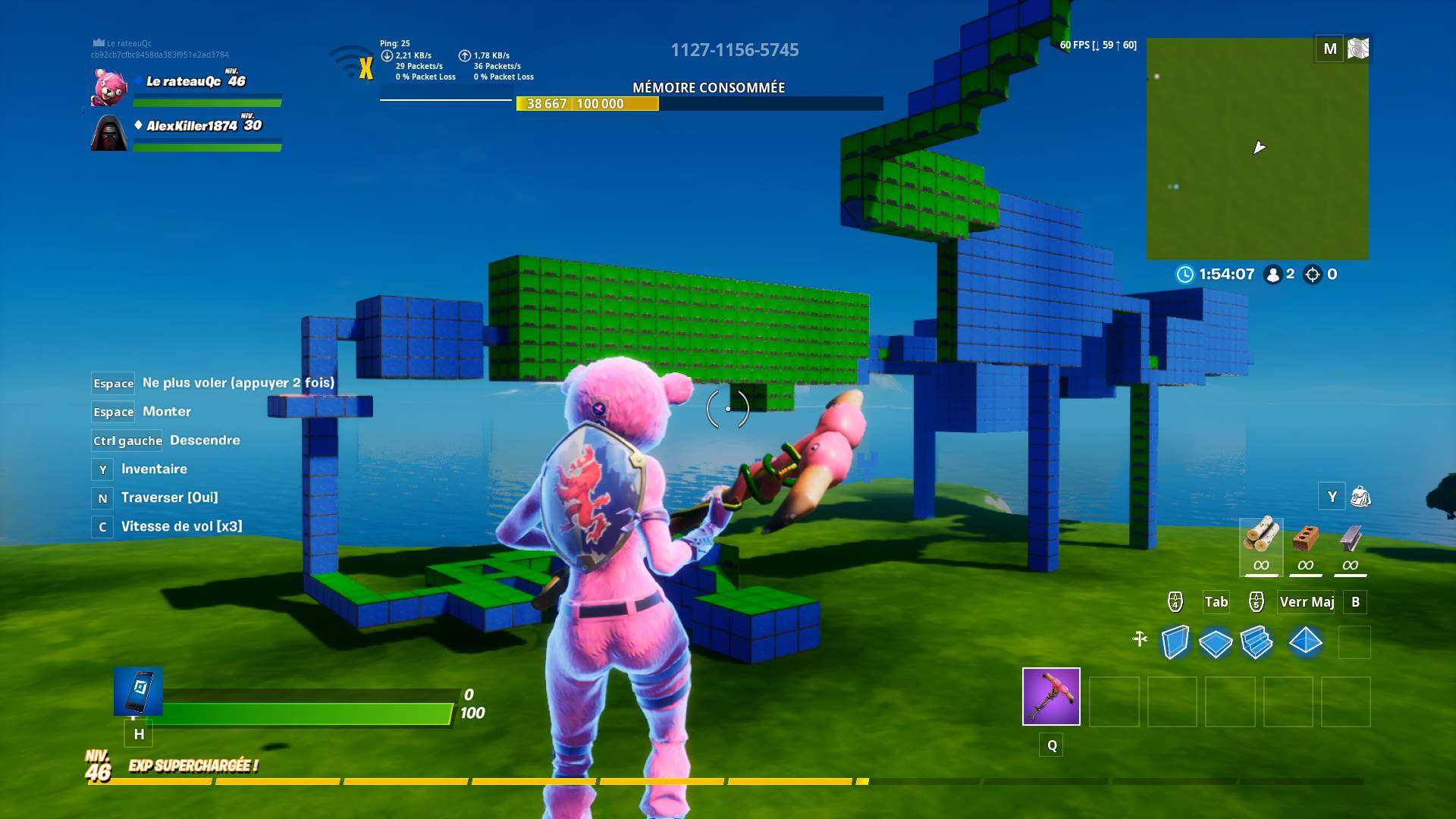Click the folded map icon

pyautogui.click(x=1358, y=49)
